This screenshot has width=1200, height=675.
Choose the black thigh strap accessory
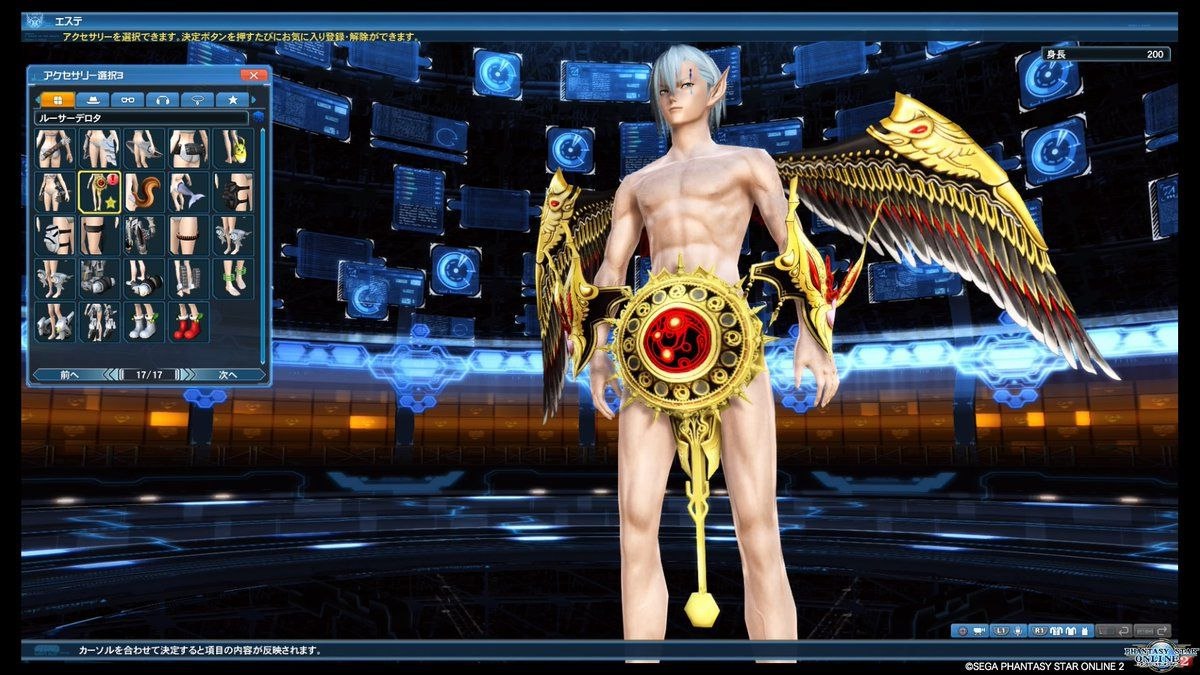click(100, 235)
